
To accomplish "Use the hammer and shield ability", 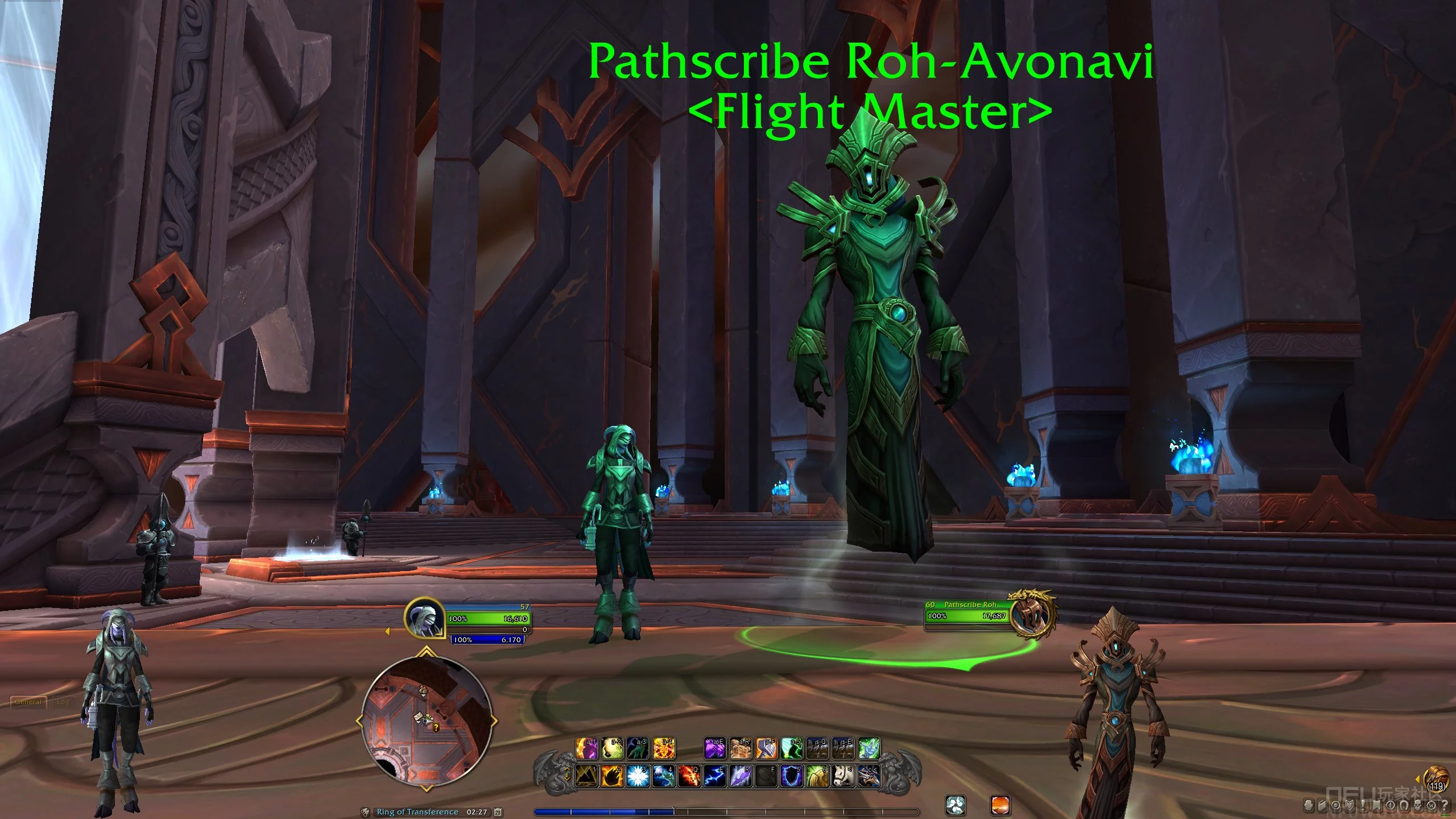I will click(766, 748).
